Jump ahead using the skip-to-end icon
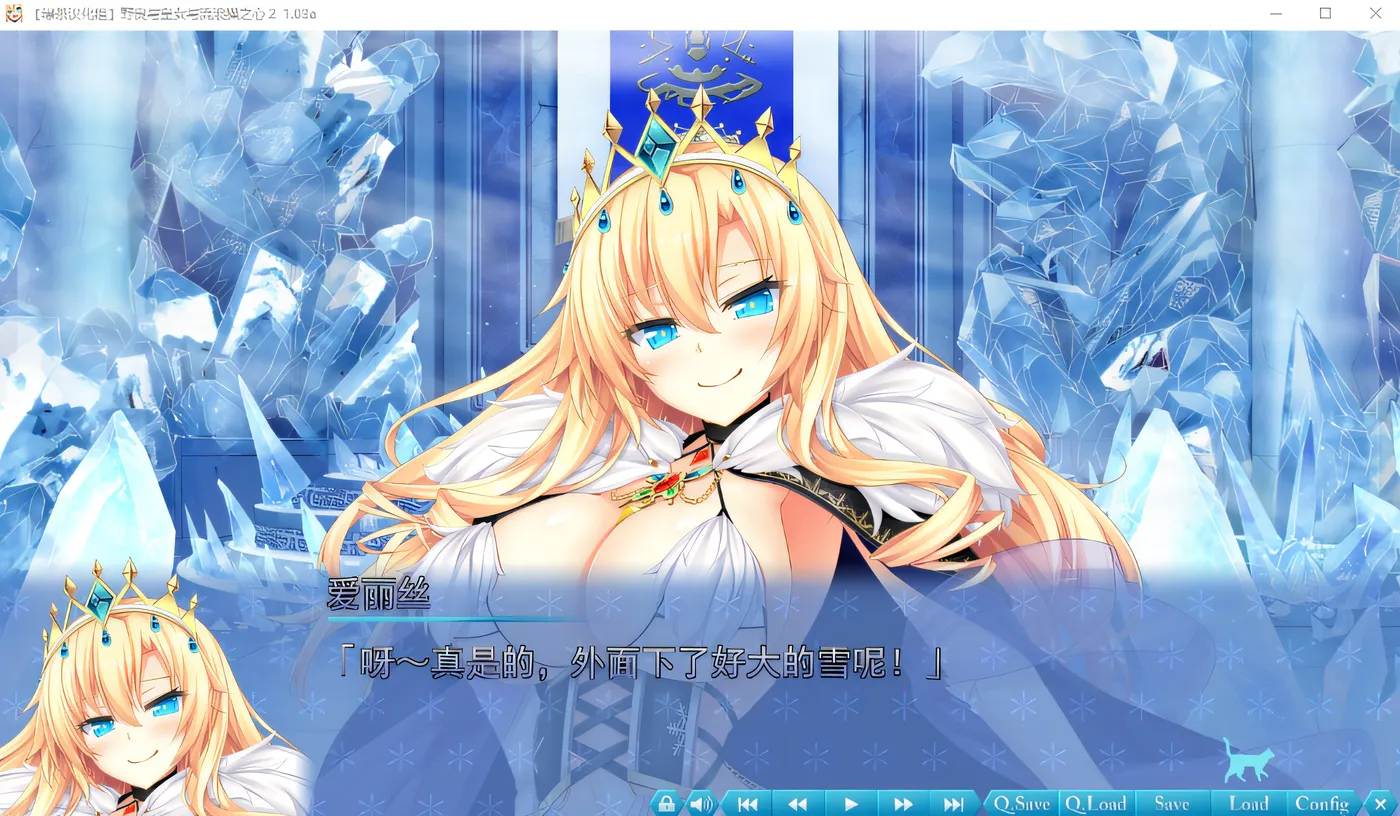The height and width of the screenshot is (816, 1400). click(954, 802)
